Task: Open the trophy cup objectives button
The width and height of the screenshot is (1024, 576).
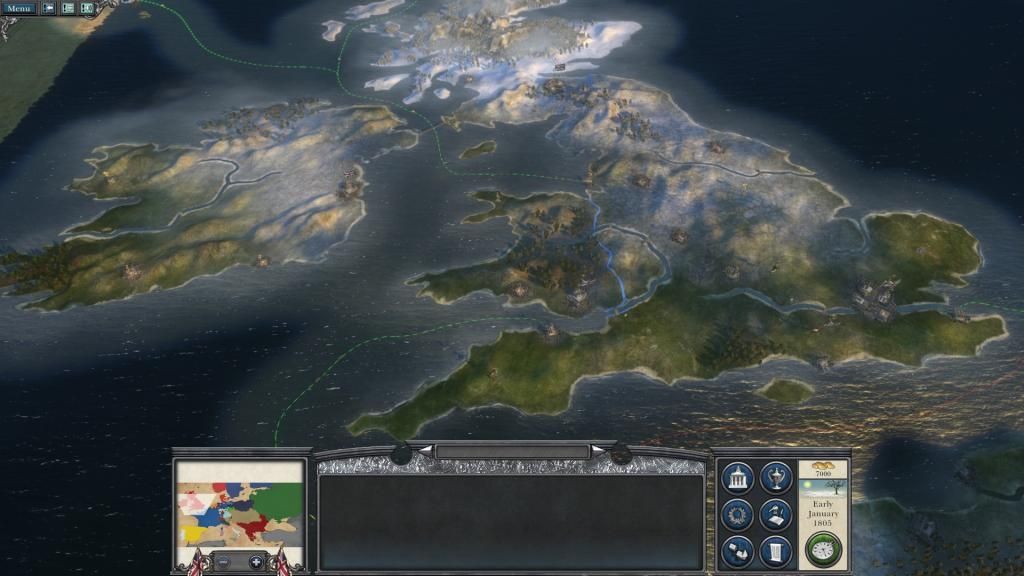Action: click(x=775, y=478)
